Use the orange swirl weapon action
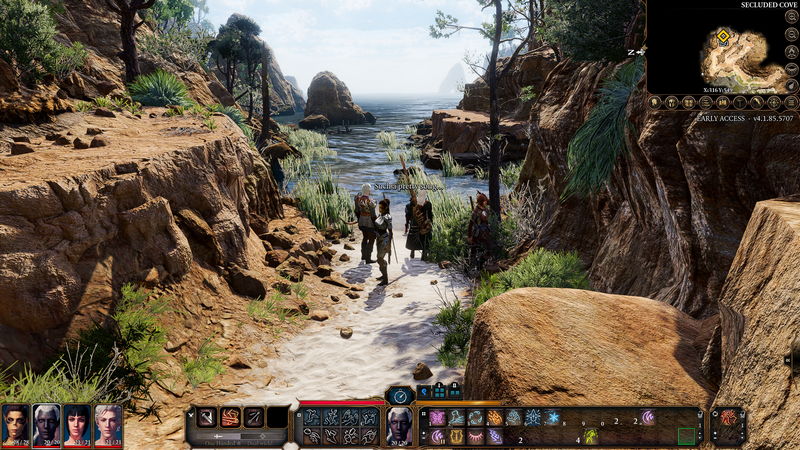The image size is (800, 450). coord(230,417)
